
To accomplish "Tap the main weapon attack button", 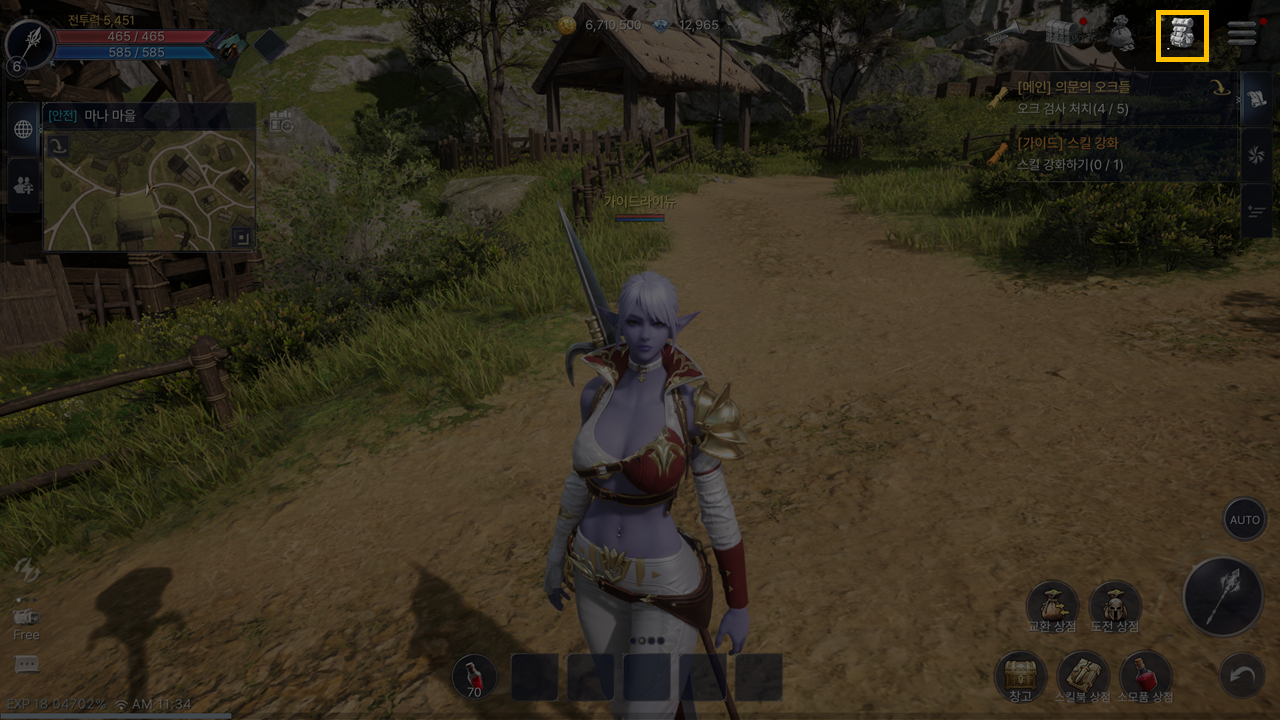I will point(1222,597).
